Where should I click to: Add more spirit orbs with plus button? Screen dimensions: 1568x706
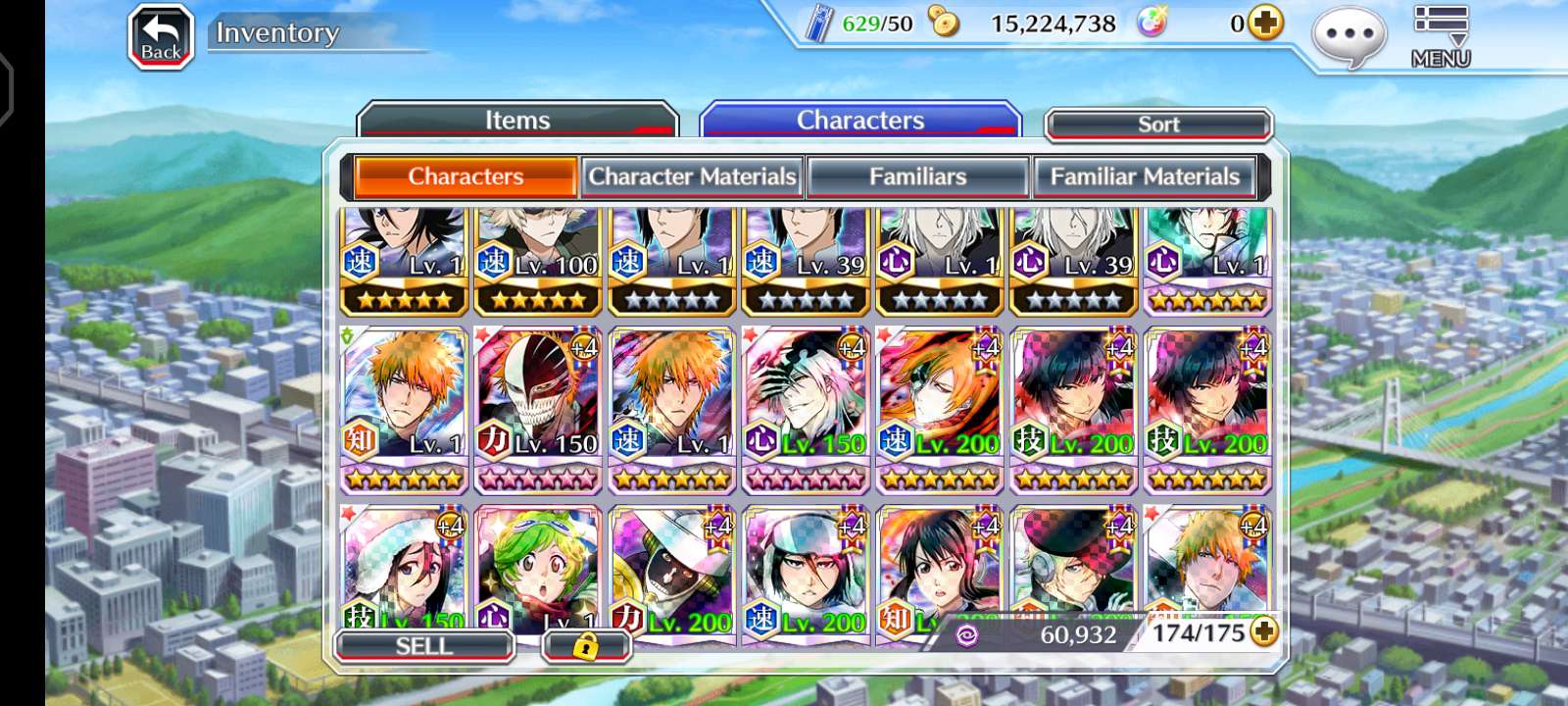pyautogui.click(x=1265, y=23)
